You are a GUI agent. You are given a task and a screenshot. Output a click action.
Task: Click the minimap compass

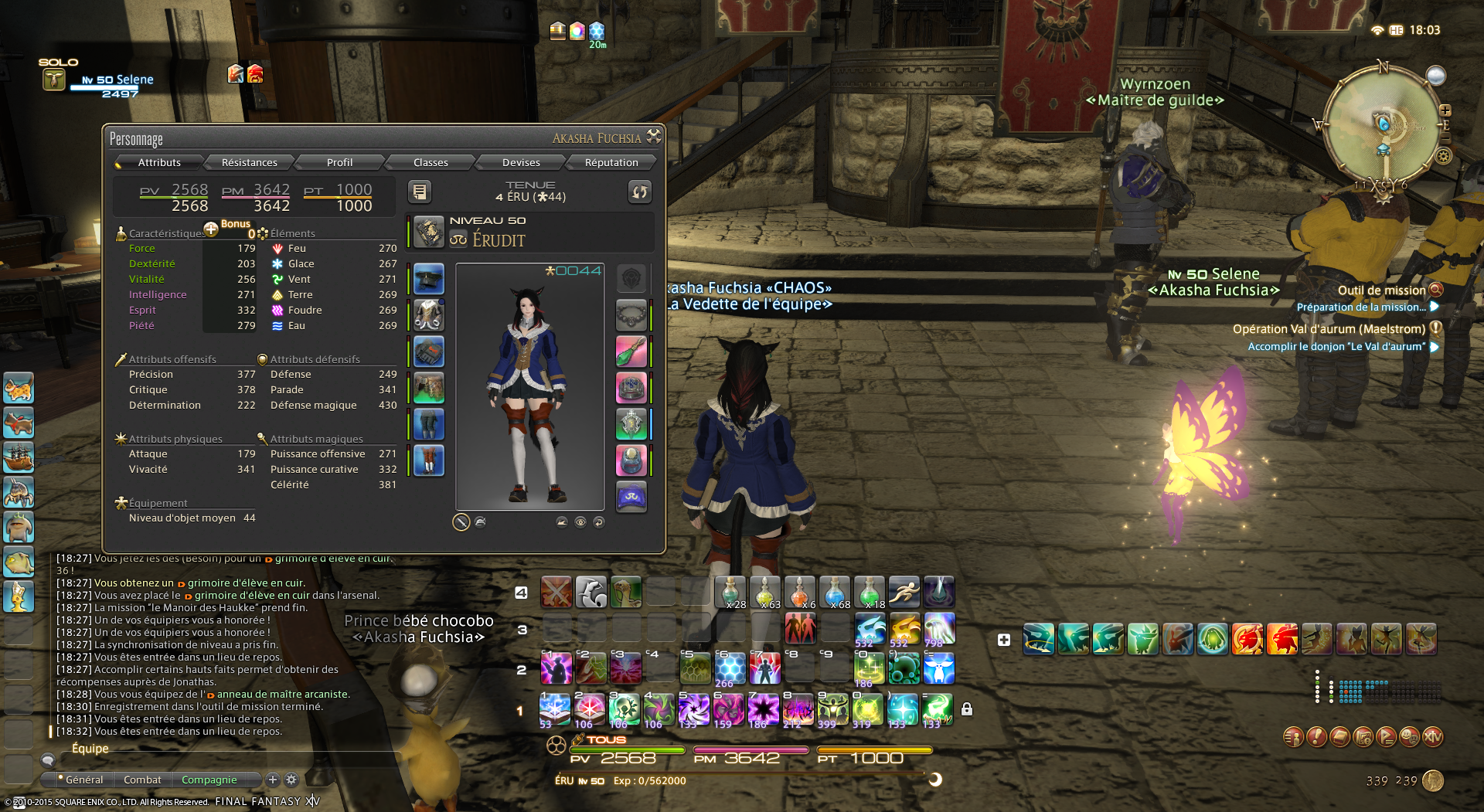click(x=1383, y=126)
